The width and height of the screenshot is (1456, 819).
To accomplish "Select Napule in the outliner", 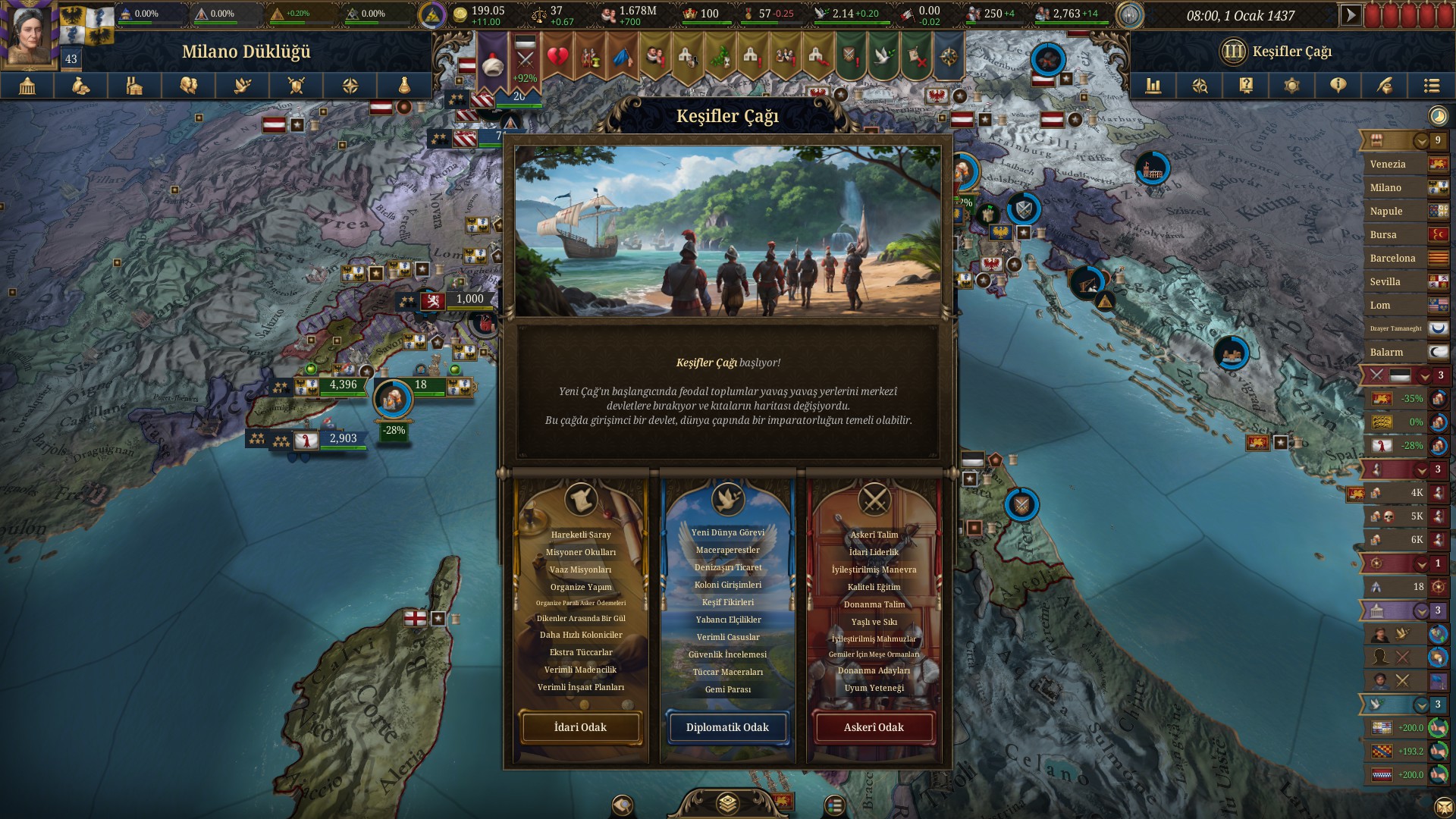I will pos(1386,211).
